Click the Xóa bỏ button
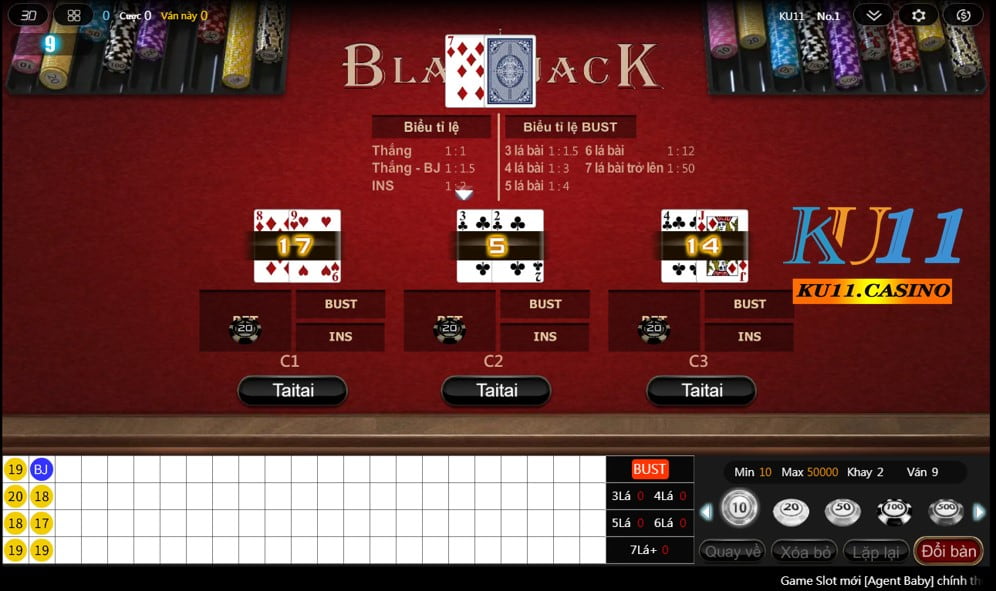This screenshot has width=996, height=591. tap(805, 551)
